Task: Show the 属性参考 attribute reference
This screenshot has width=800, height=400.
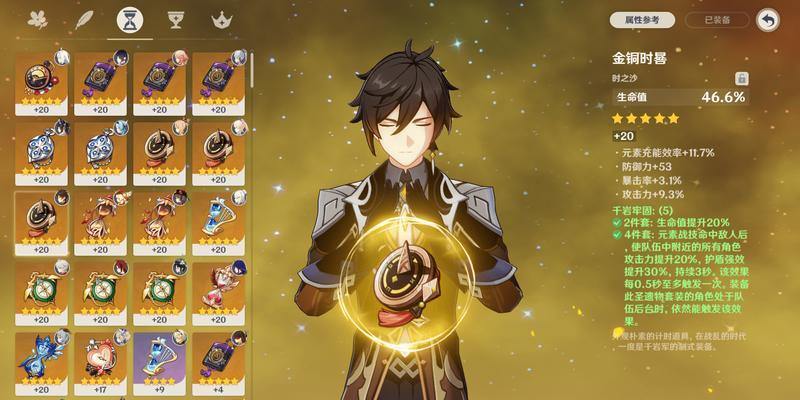Action: (x=644, y=19)
